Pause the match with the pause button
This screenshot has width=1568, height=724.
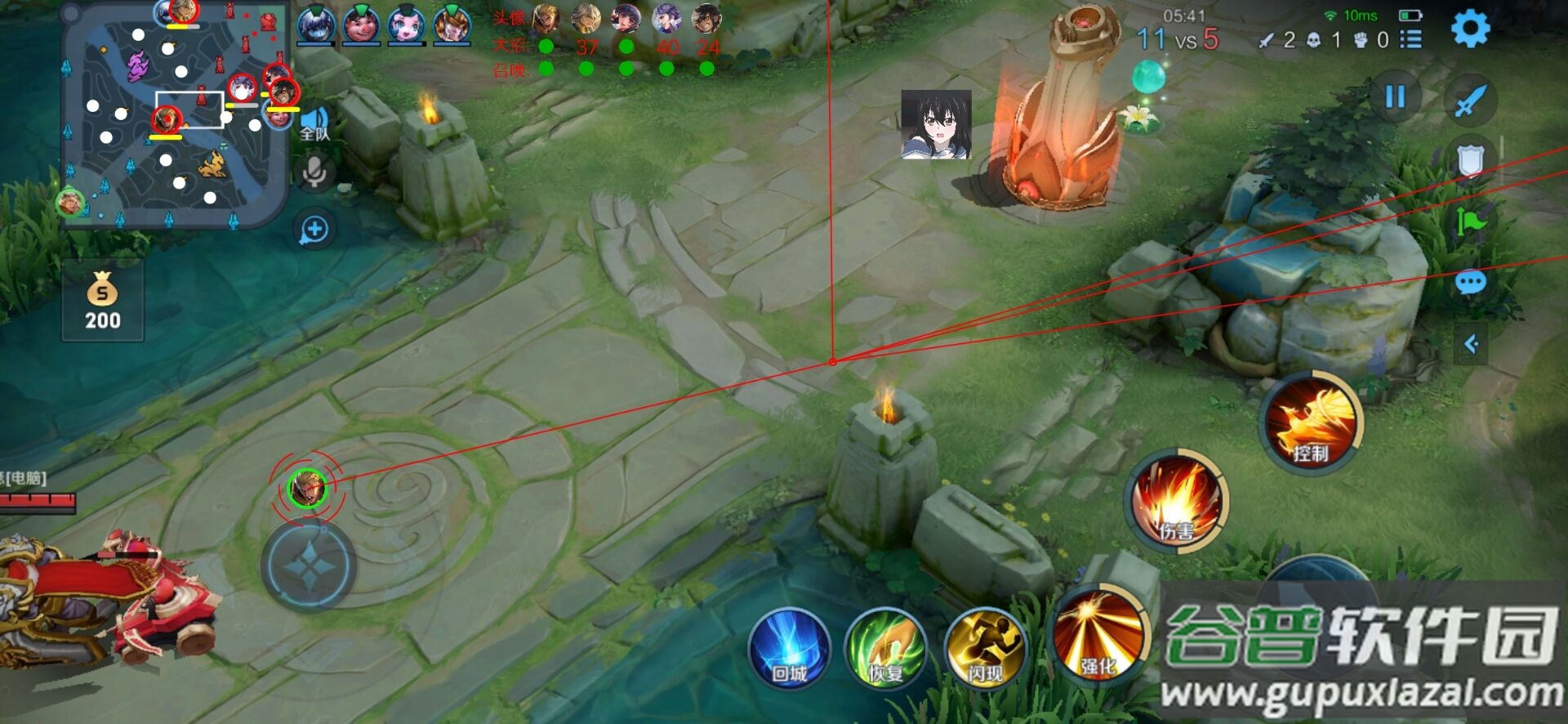pyautogui.click(x=1395, y=97)
